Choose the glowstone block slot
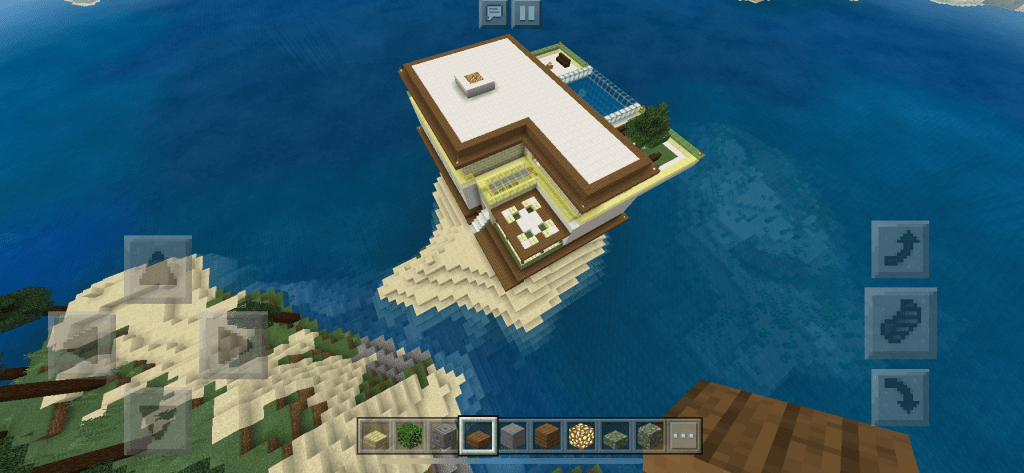1024x473 pixels. pyautogui.click(x=581, y=436)
